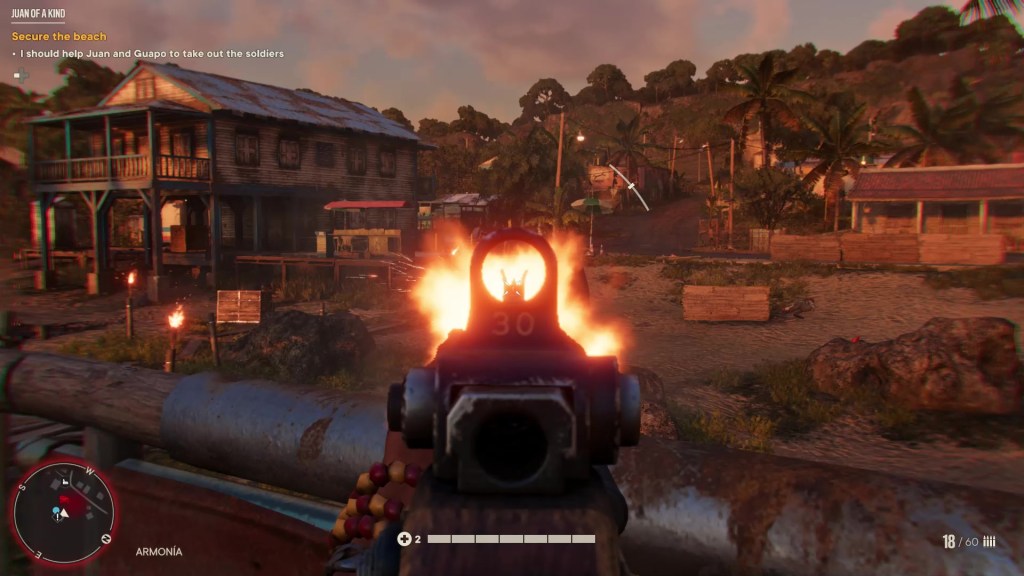The image size is (1024, 576).
Task: Select the Secure the beach objective
Action: 59,37
